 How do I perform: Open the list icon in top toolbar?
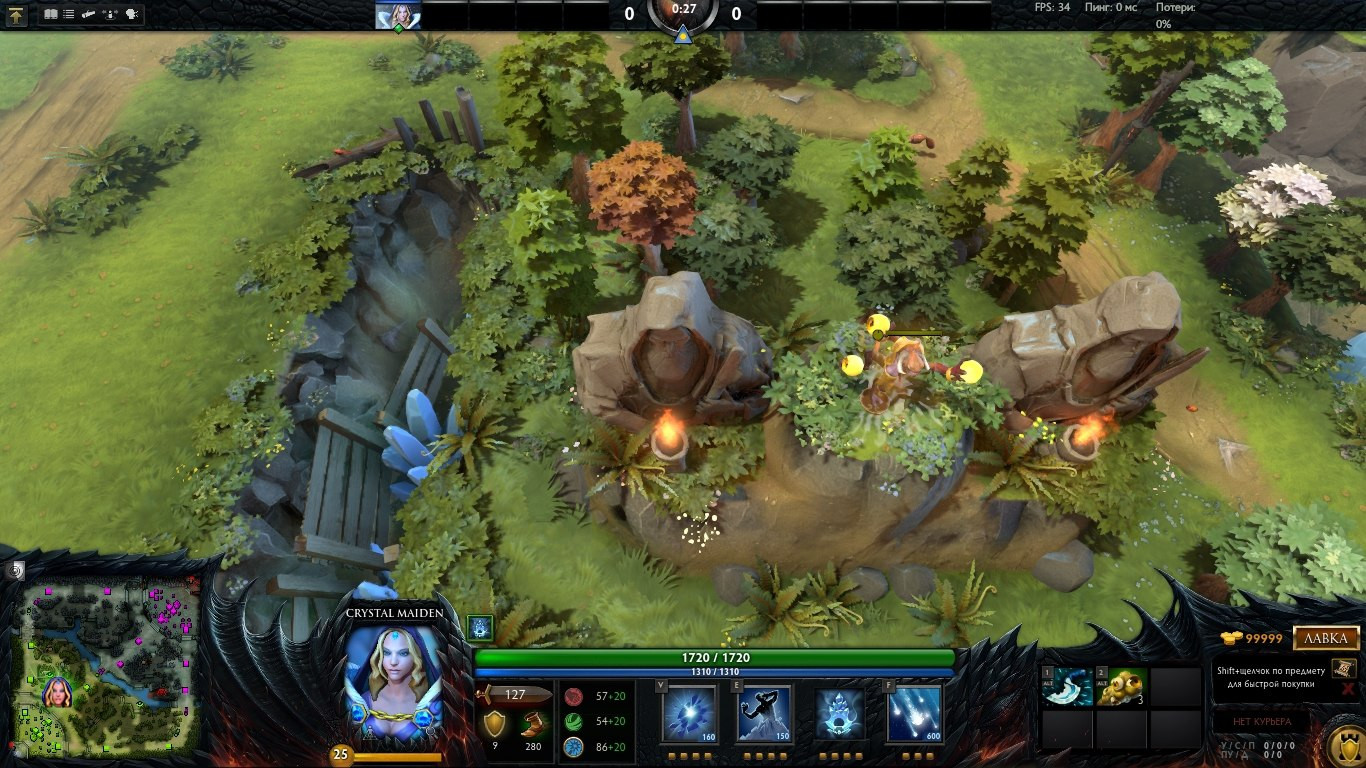point(69,15)
